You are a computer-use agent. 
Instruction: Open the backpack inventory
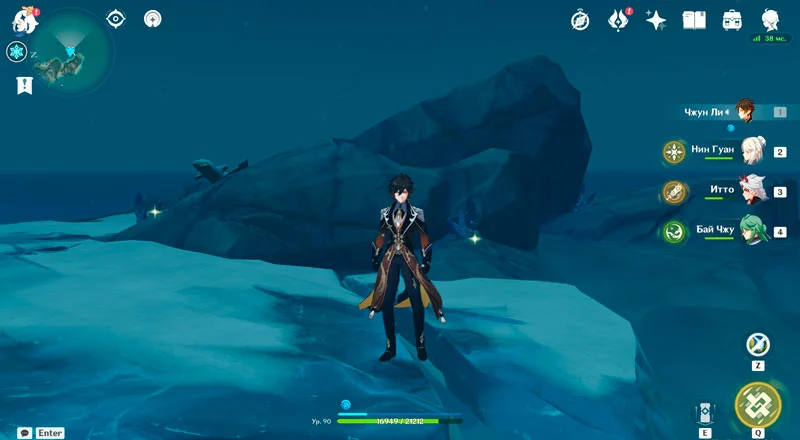(x=732, y=20)
